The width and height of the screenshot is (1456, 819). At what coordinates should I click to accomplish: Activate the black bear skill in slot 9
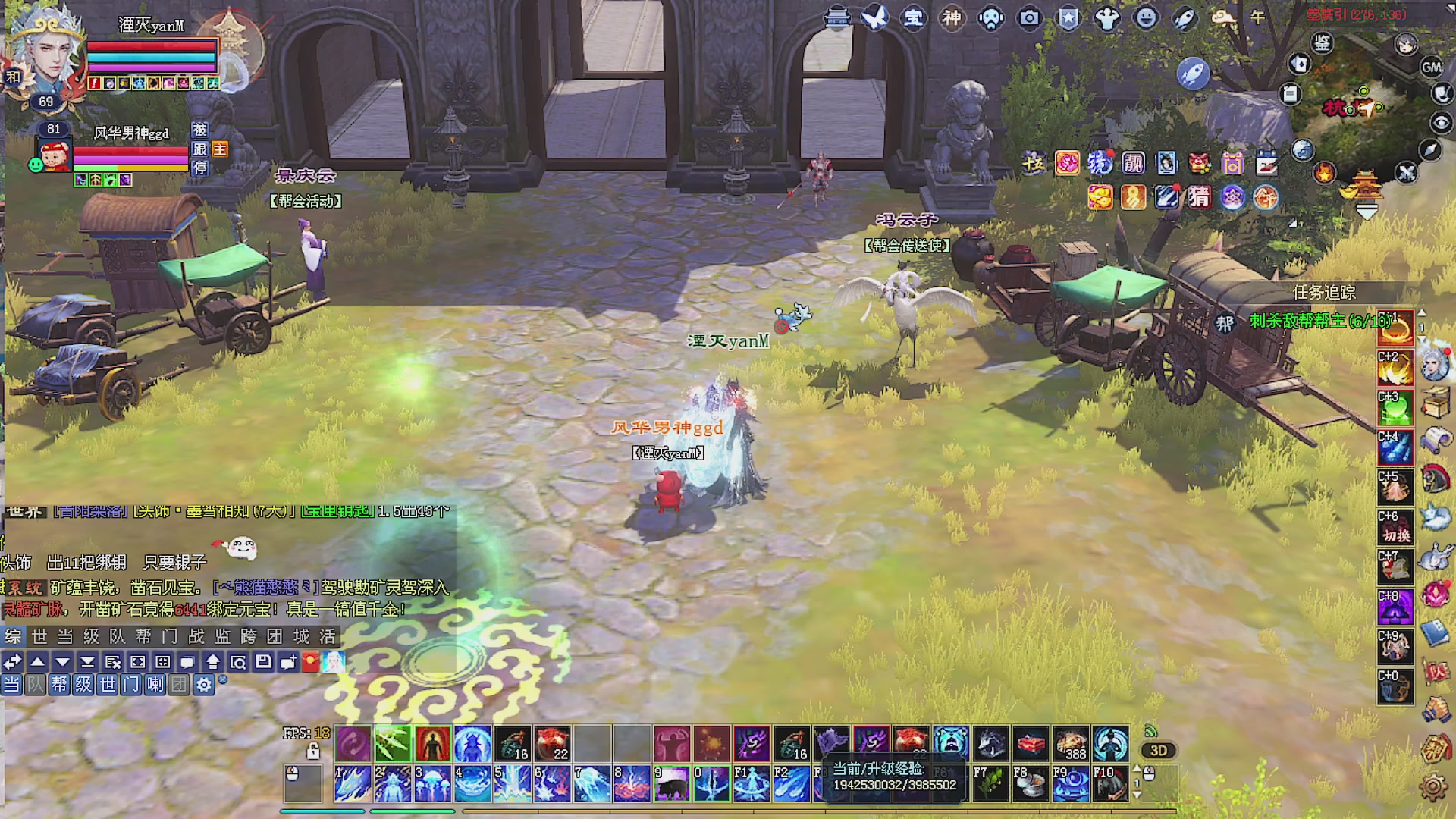[671, 784]
